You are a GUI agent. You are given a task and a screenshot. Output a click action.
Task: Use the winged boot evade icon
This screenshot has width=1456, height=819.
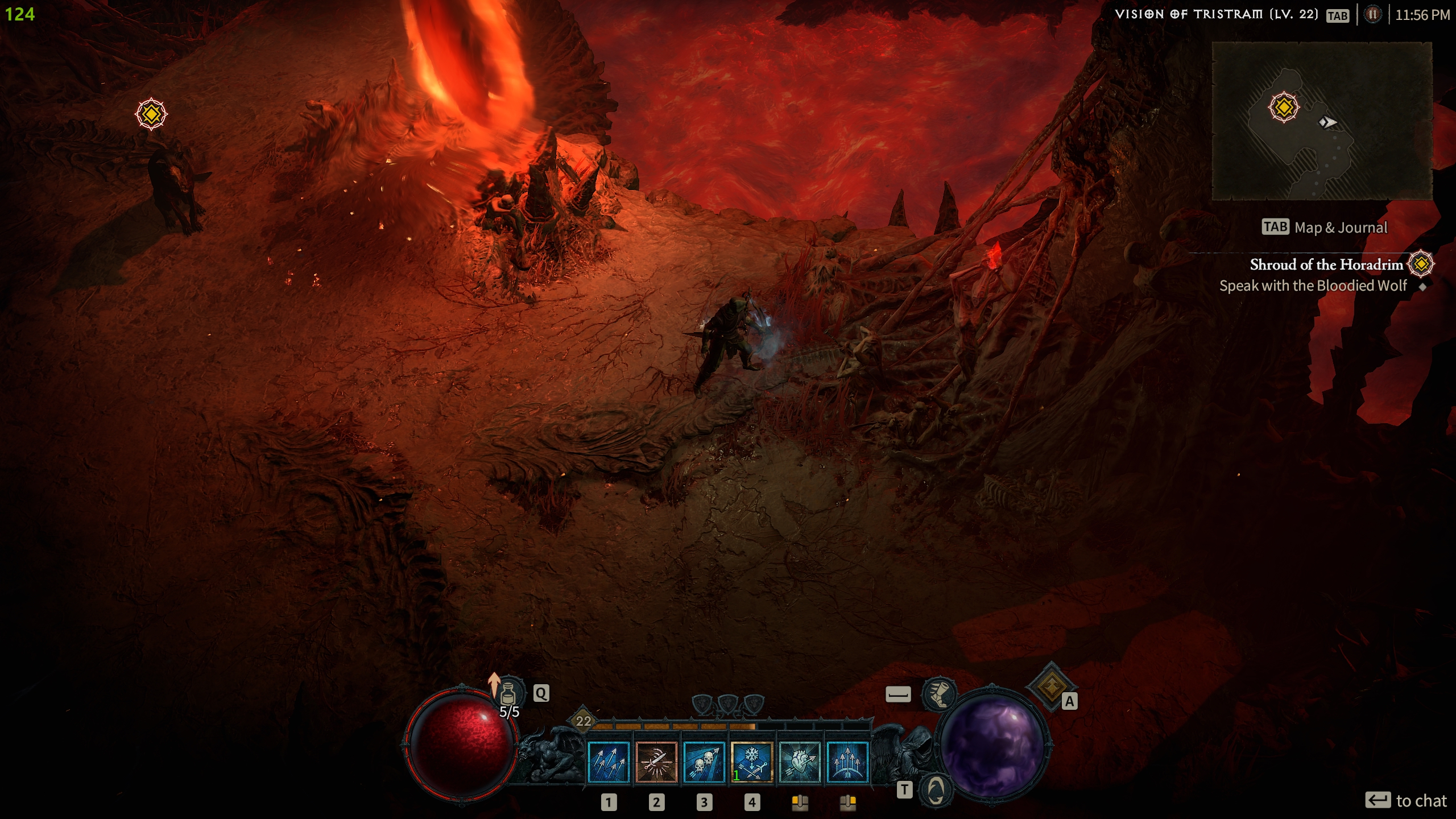point(938,694)
